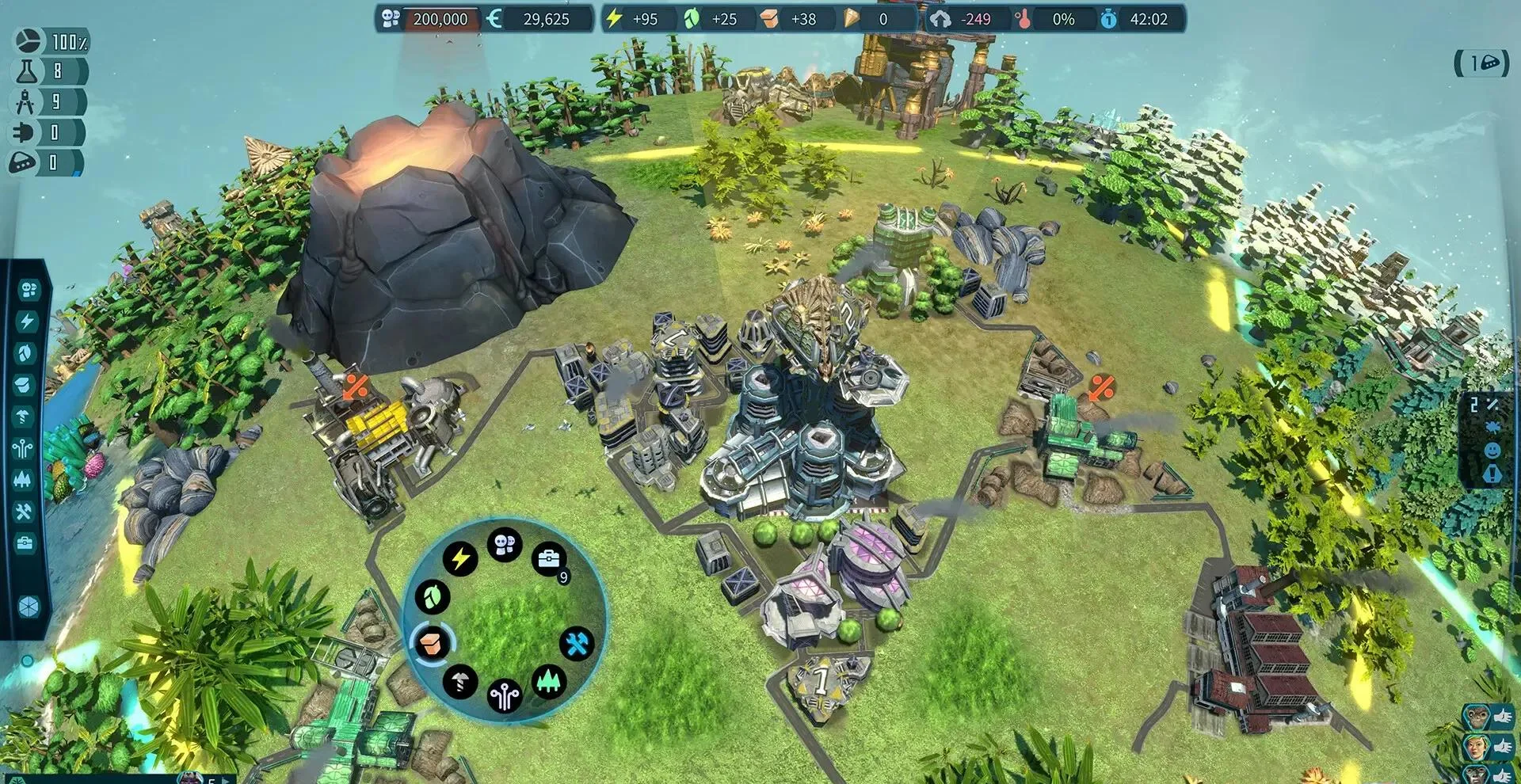Image resolution: width=1521 pixels, height=784 pixels.
Task: Select the lightning bolt energy category in the sidebar
Action: pos(27,322)
